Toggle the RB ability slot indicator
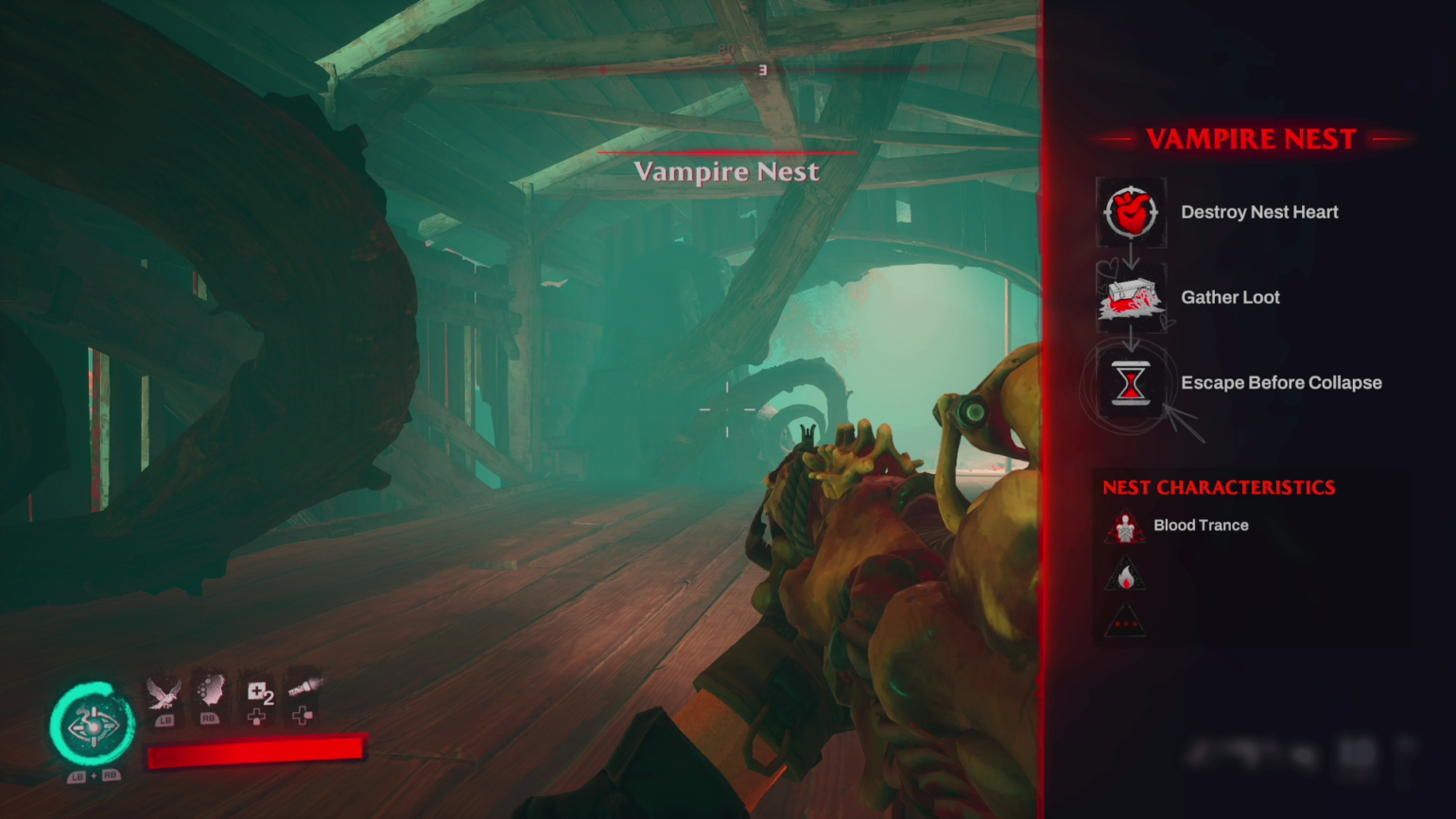 pos(208,719)
